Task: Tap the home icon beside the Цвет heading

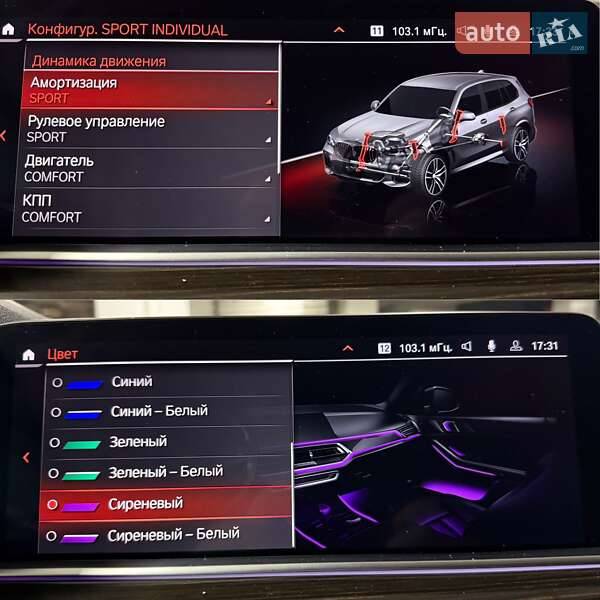Action: coord(28,354)
